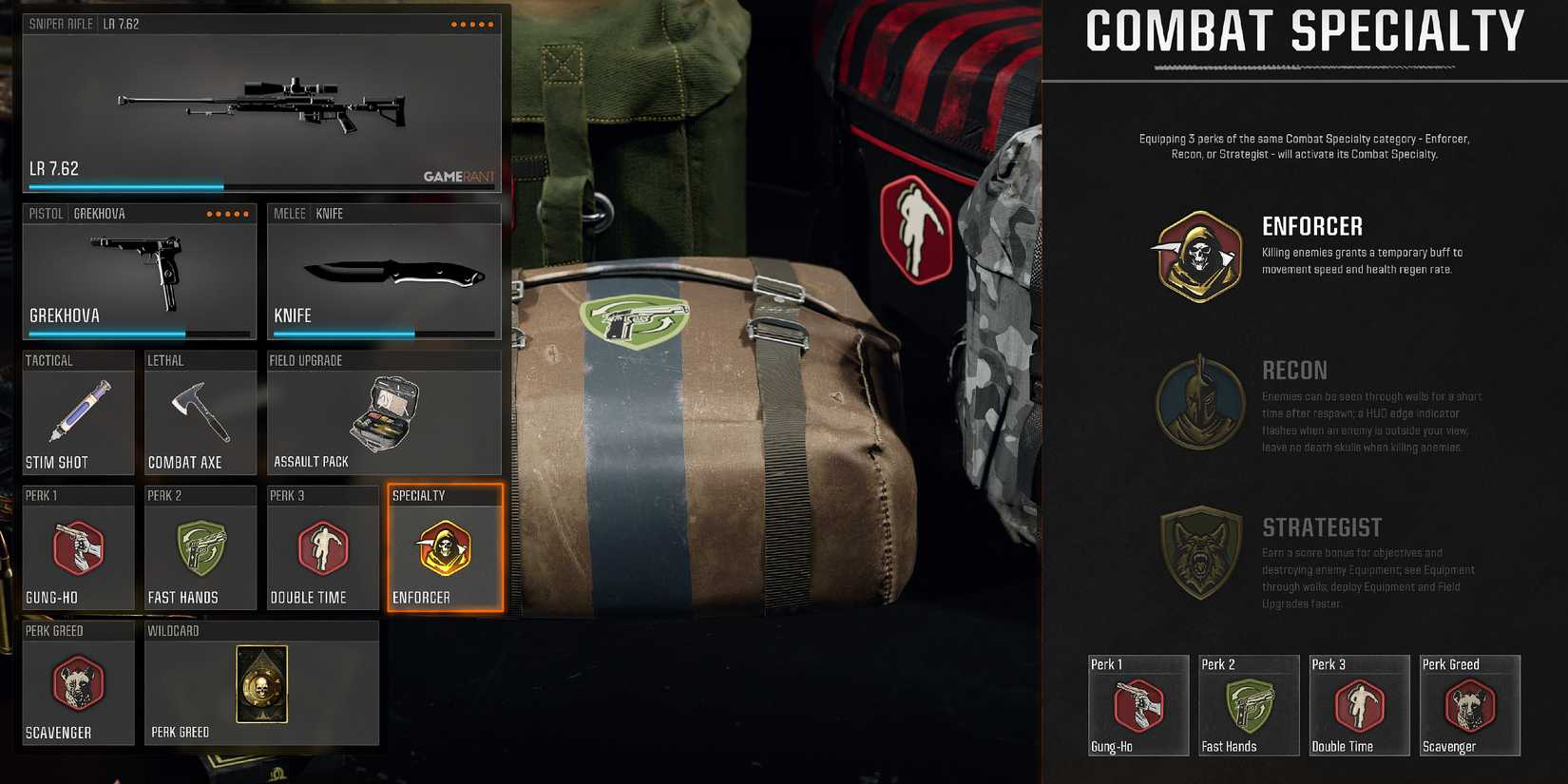The height and width of the screenshot is (784, 1568).
Task: Click the Strategist wolf emblem
Action: 1199,556
